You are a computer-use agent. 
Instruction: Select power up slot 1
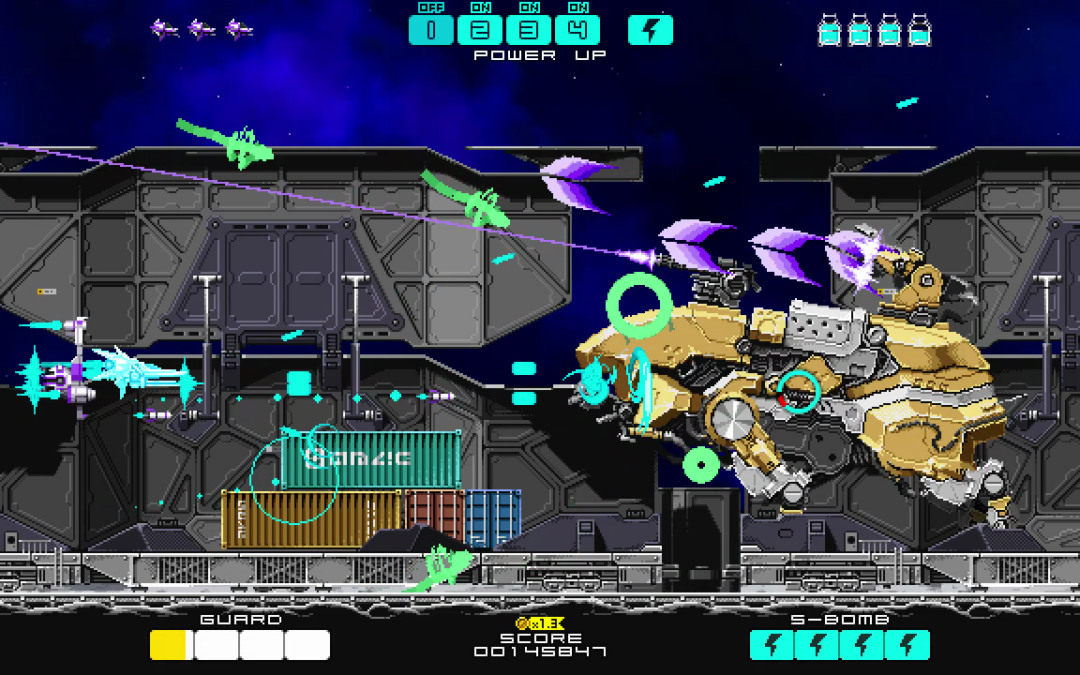(x=431, y=30)
